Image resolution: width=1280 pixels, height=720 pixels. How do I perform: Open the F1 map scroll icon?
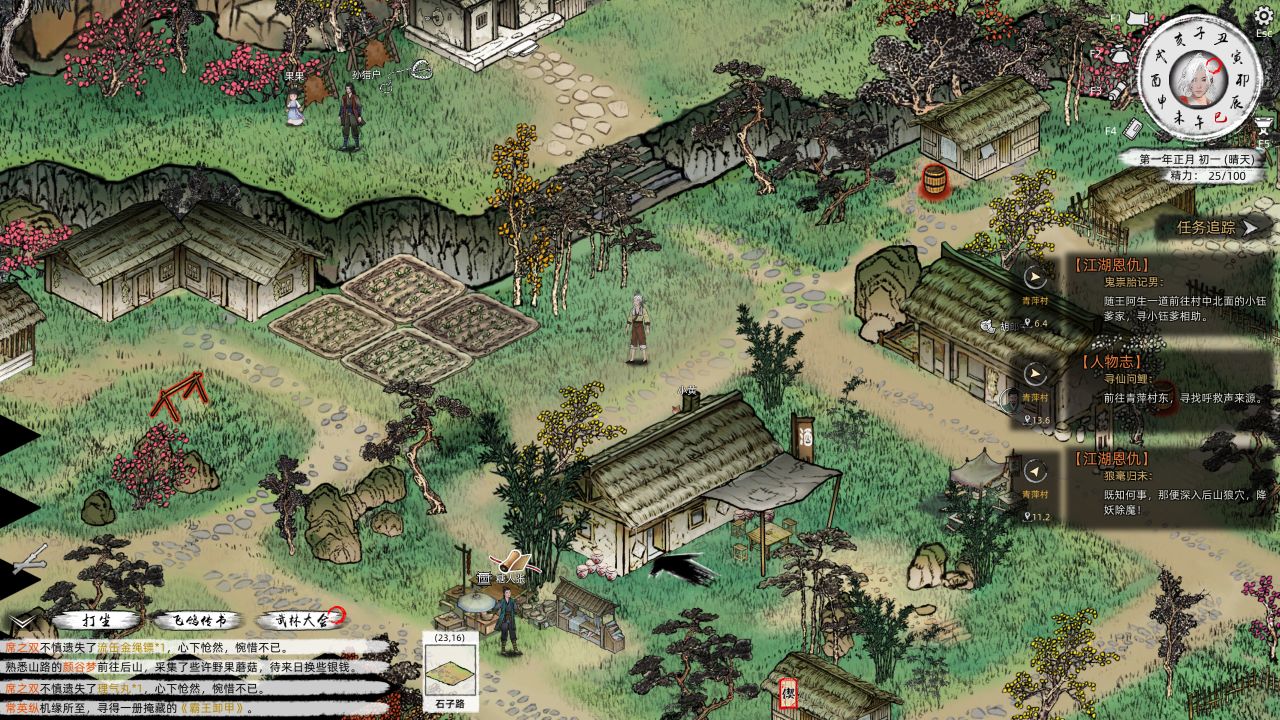click(x=1135, y=17)
